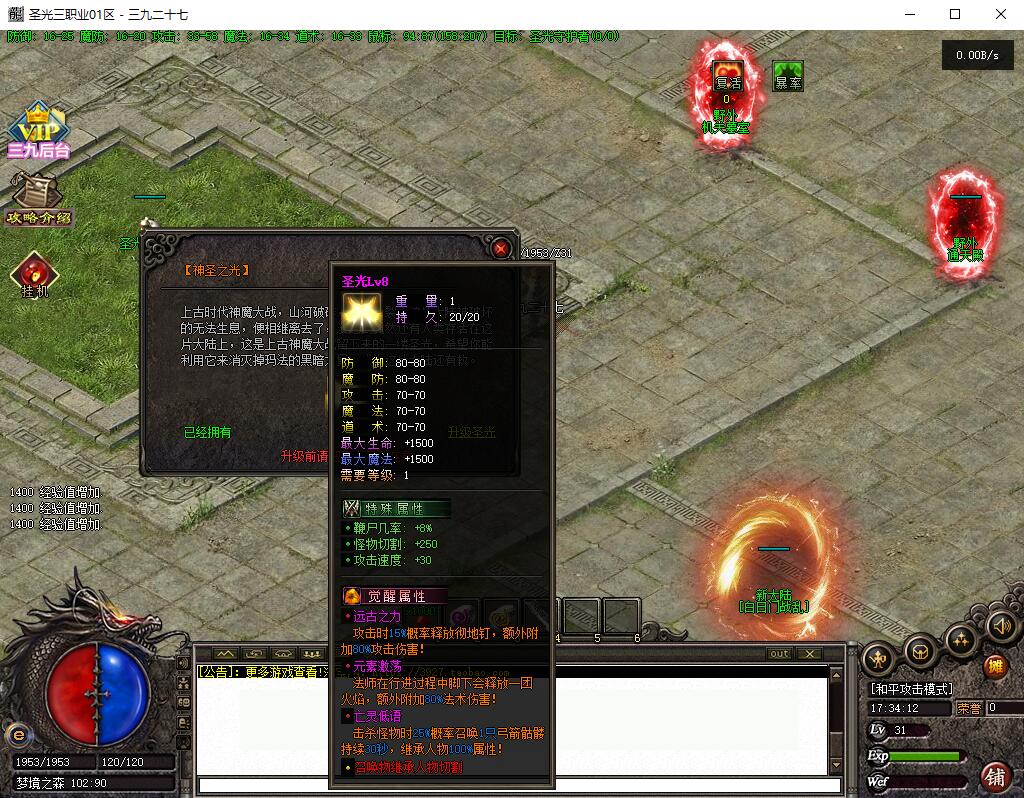Switch the 和平攻击模式 attack mode
Screen dimensions: 1024x798
coord(911,689)
